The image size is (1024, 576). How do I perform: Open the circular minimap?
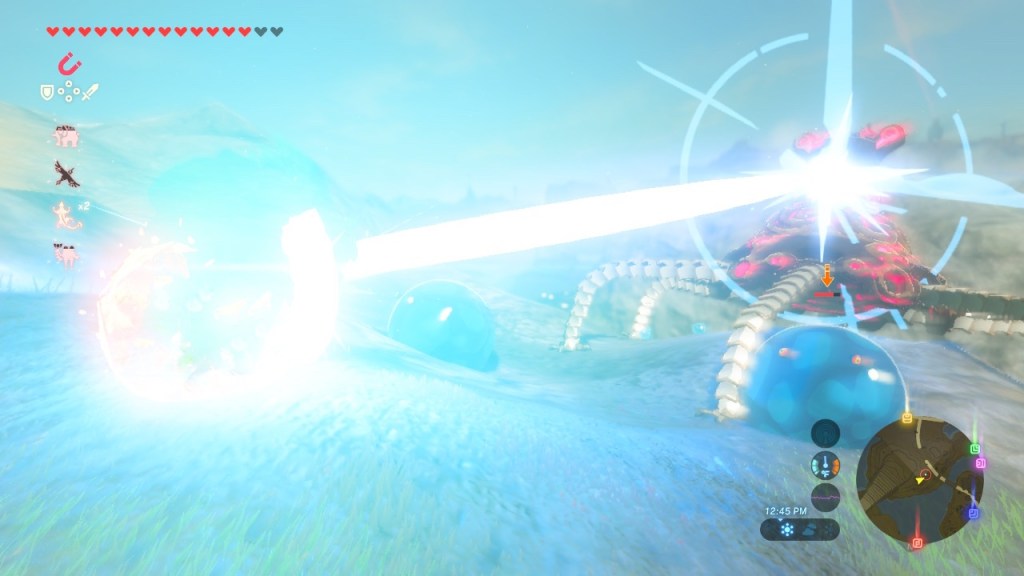(919, 480)
